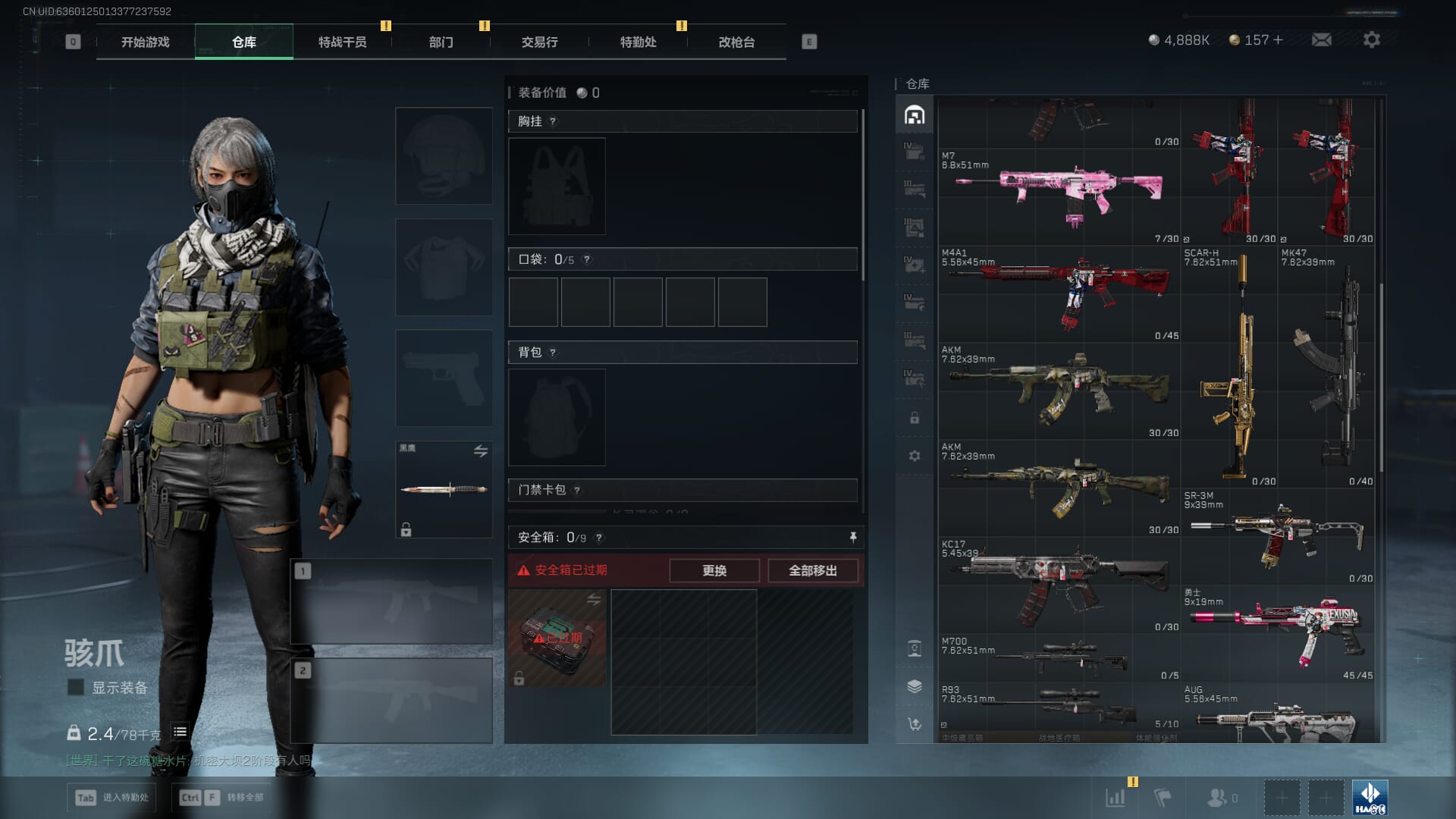Screen dimensions: 1456x819
Task: Toggle the 显示装备 checkbox
Action: [x=76, y=687]
